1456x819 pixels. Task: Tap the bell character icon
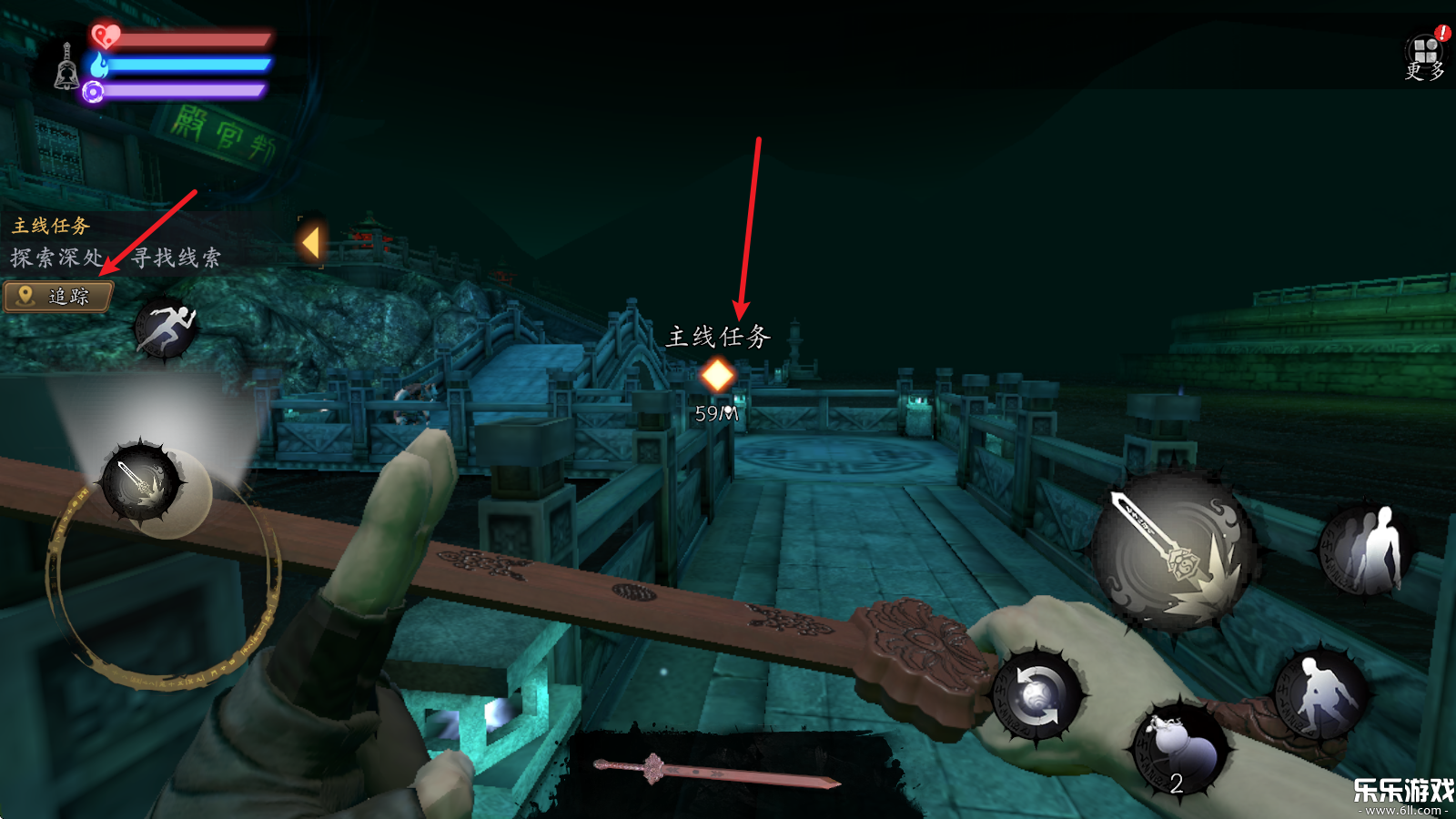(x=66, y=66)
